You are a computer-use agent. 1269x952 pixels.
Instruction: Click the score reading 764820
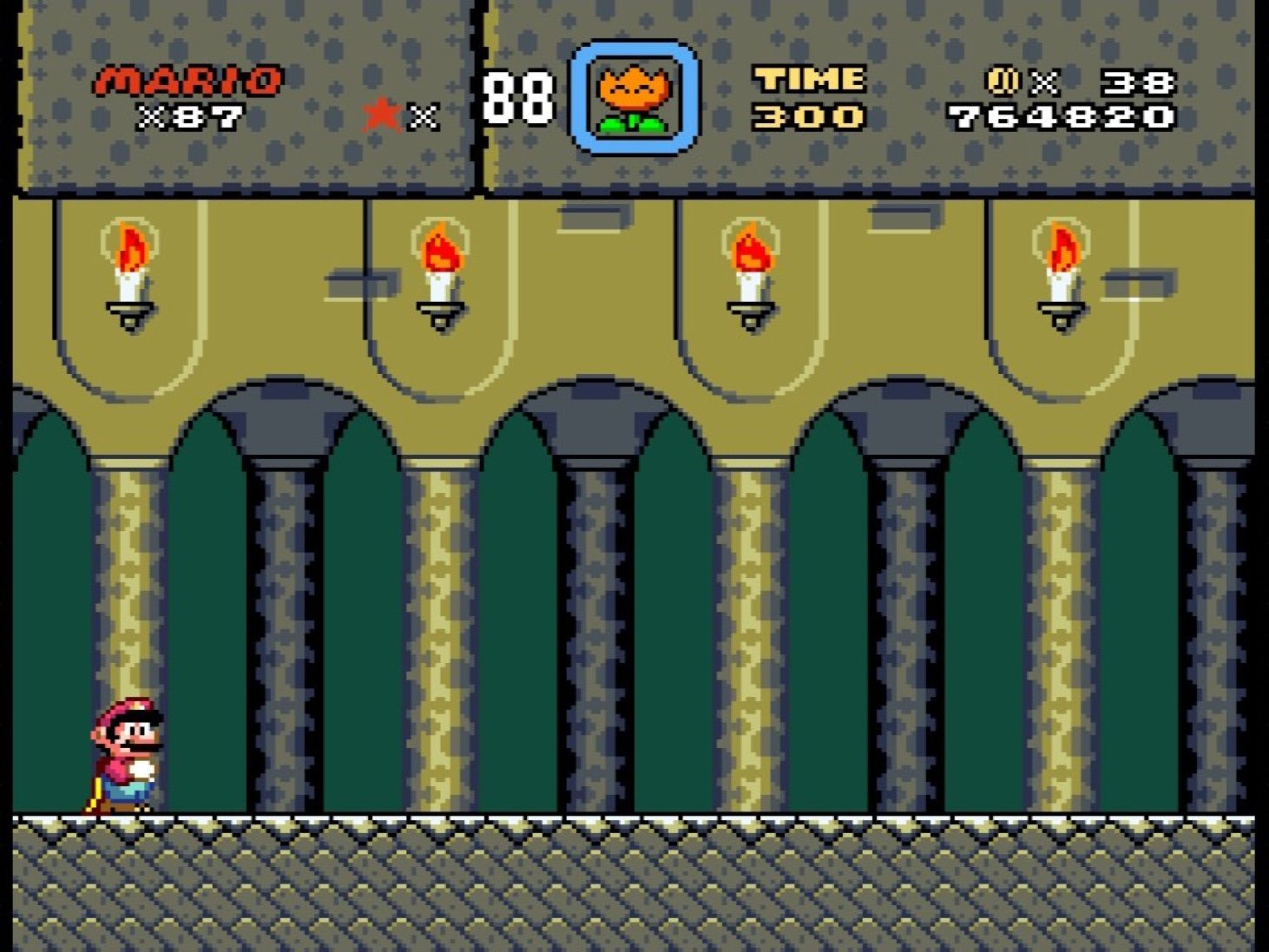point(1063,115)
